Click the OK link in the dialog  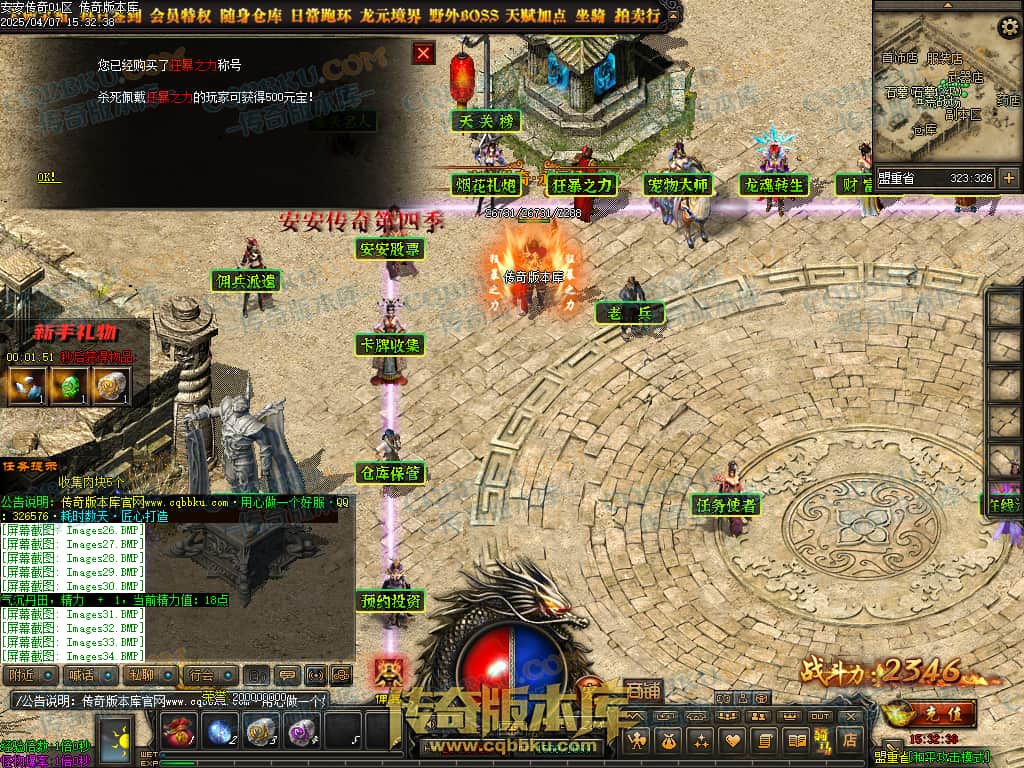click(x=48, y=177)
